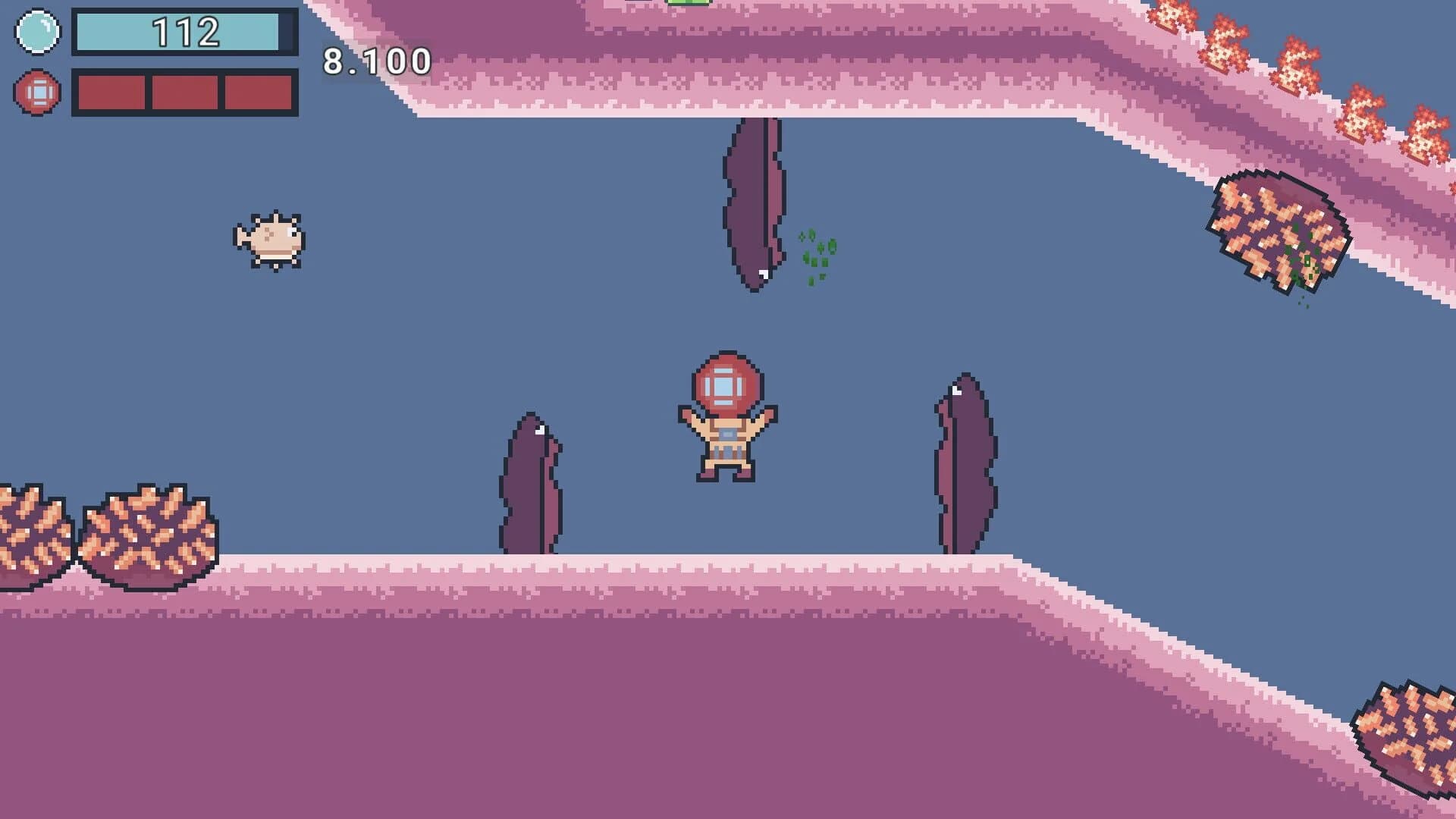Viewport: 1456px width, 819px height.
Task: Toggle the last red charge segment
Action: point(258,93)
